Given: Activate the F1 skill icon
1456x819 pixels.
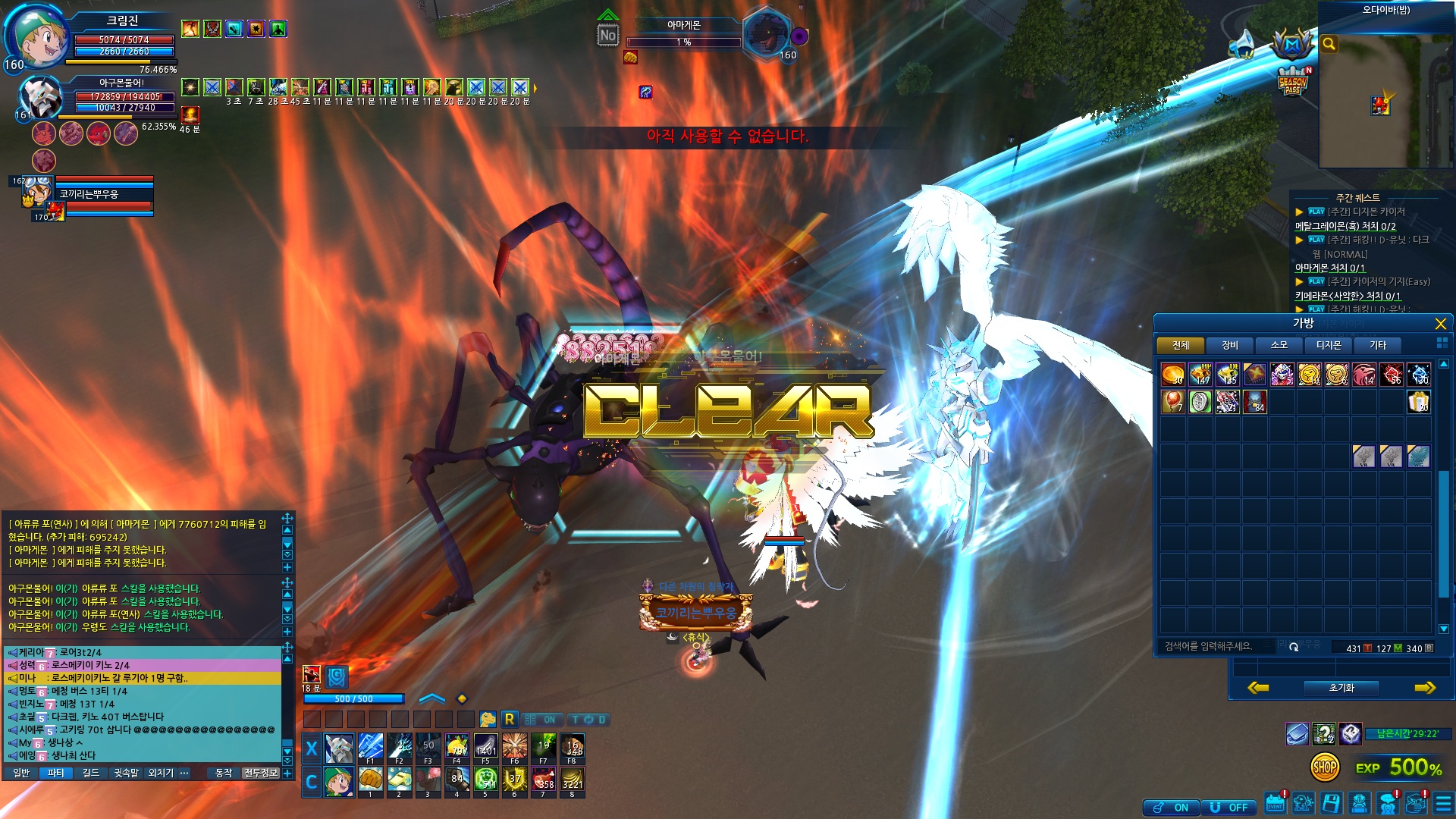Looking at the screenshot, I should click(x=370, y=748).
